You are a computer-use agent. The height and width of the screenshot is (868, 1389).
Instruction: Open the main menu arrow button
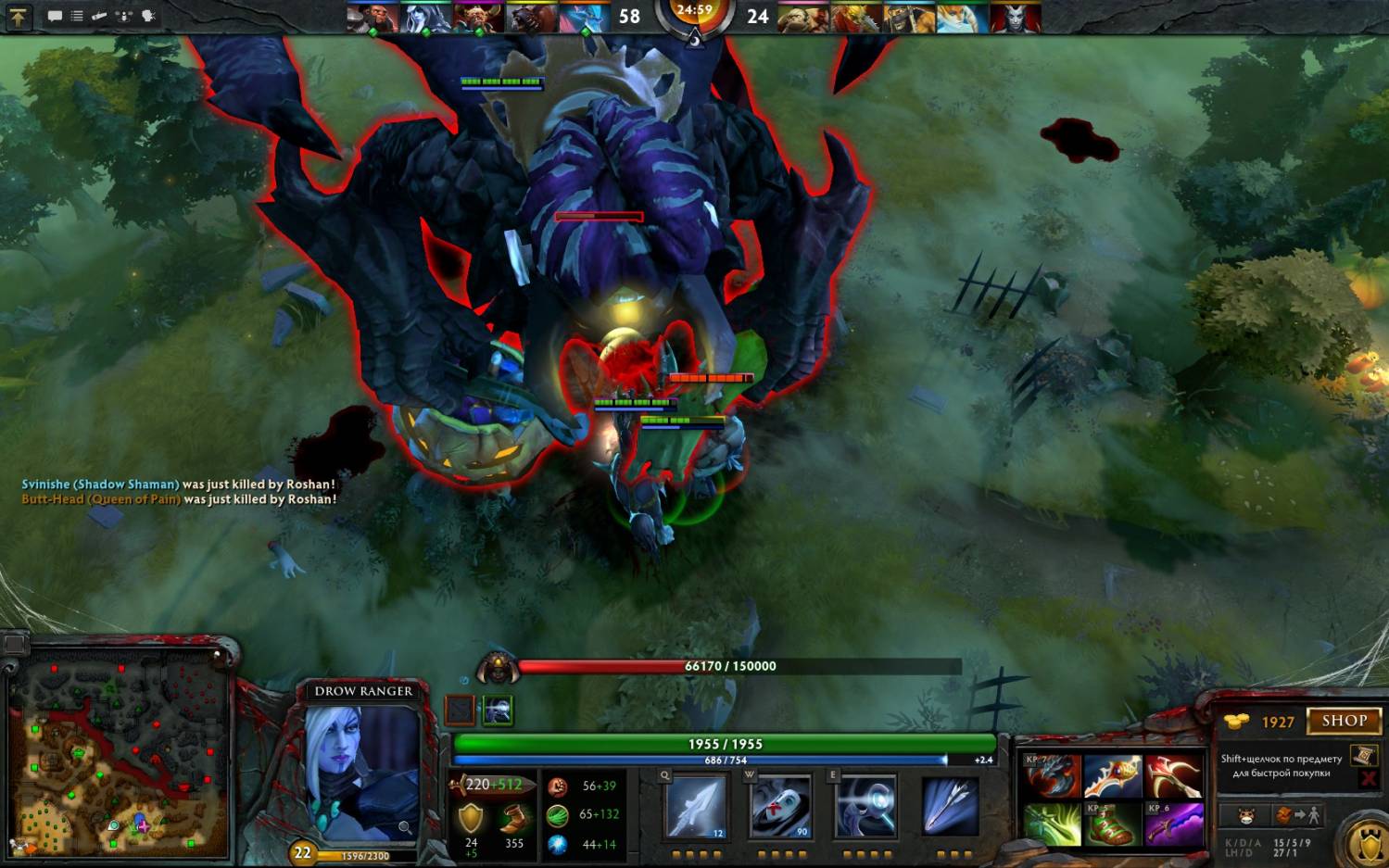(x=18, y=16)
